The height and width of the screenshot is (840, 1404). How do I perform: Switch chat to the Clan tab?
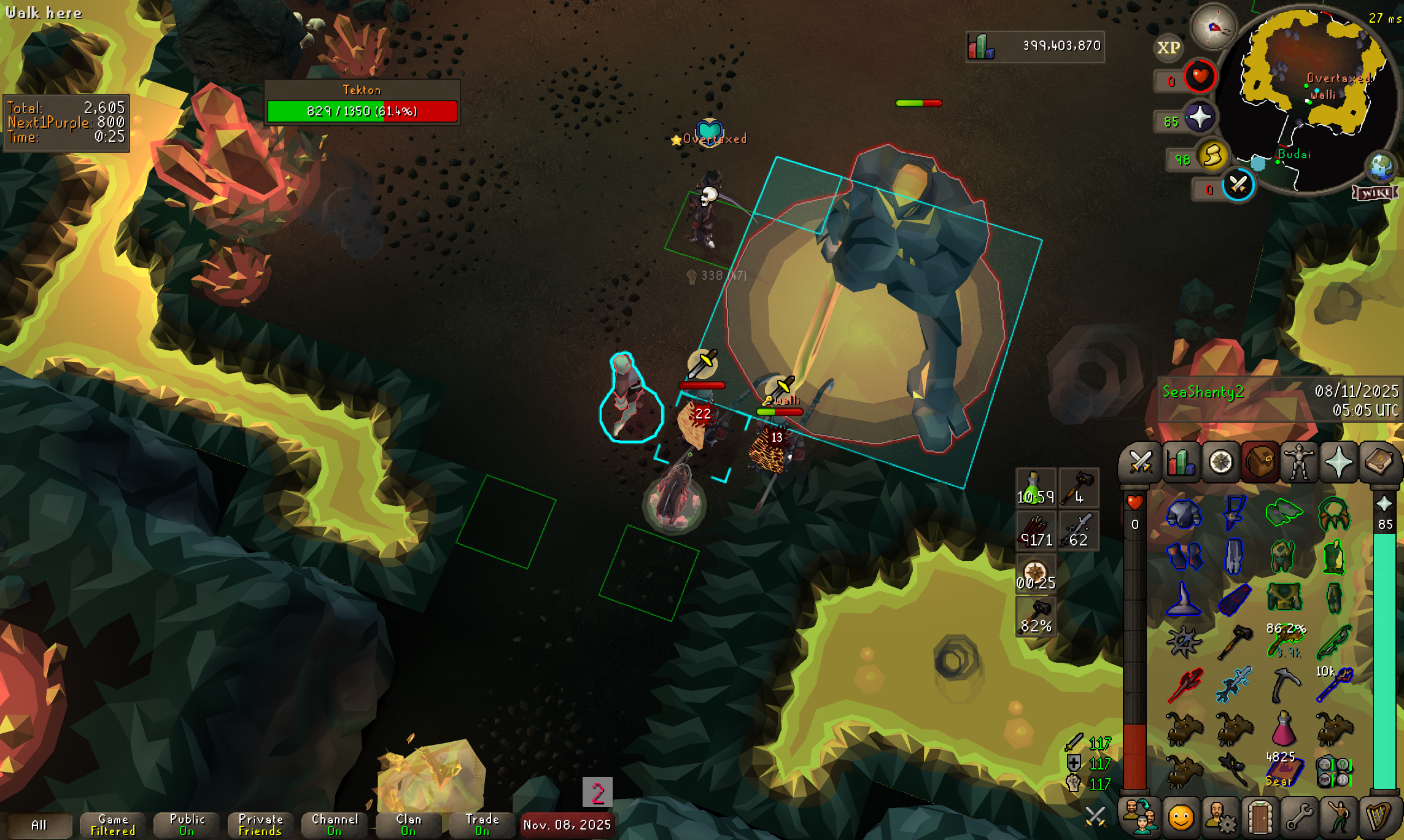click(408, 825)
